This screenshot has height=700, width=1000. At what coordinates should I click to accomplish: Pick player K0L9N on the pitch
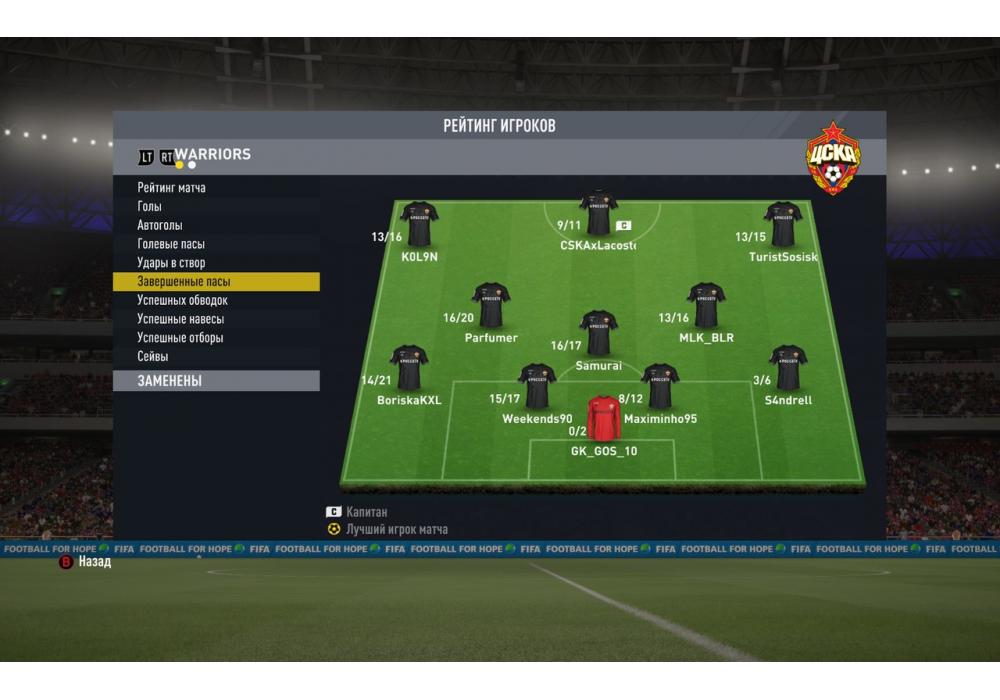pyautogui.click(x=419, y=224)
